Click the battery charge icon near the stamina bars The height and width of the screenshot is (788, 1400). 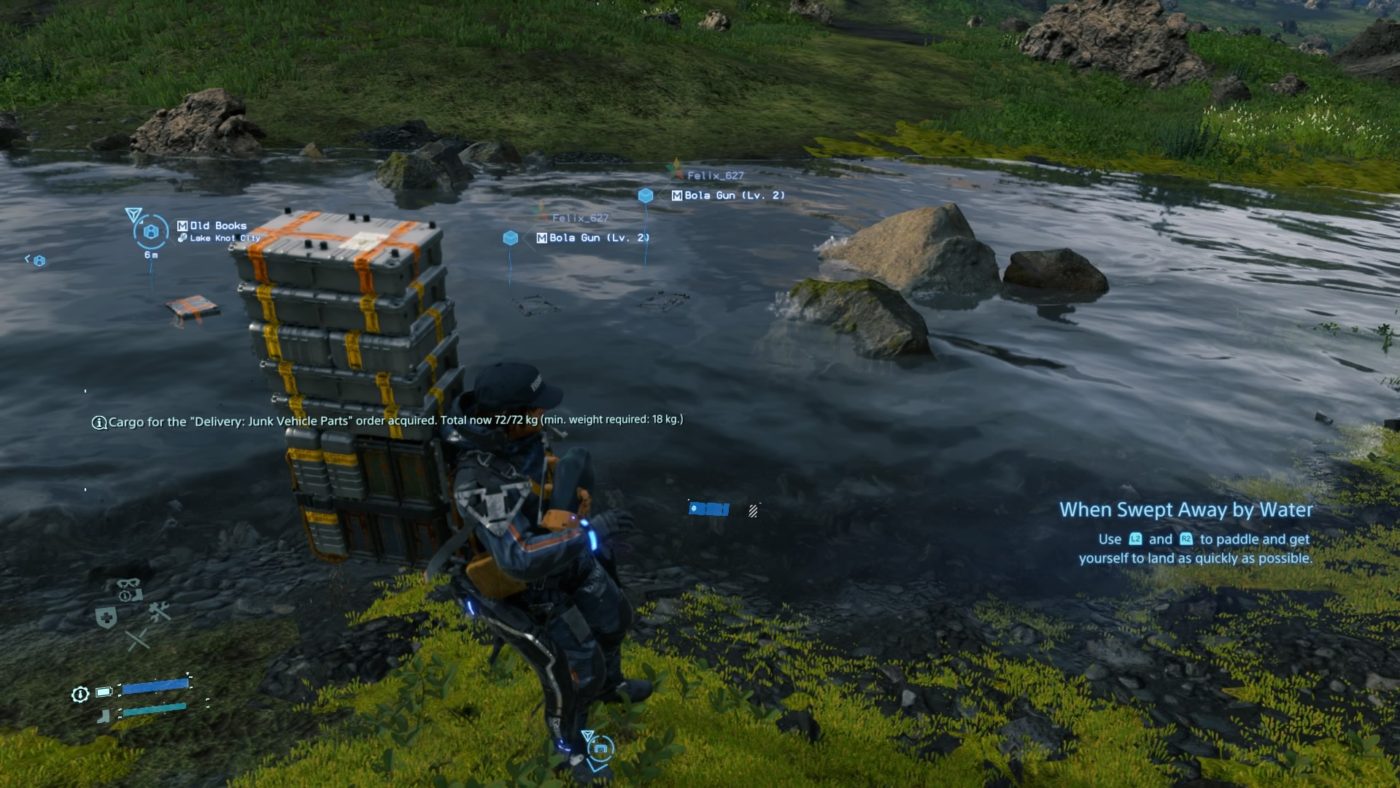tap(103, 691)
